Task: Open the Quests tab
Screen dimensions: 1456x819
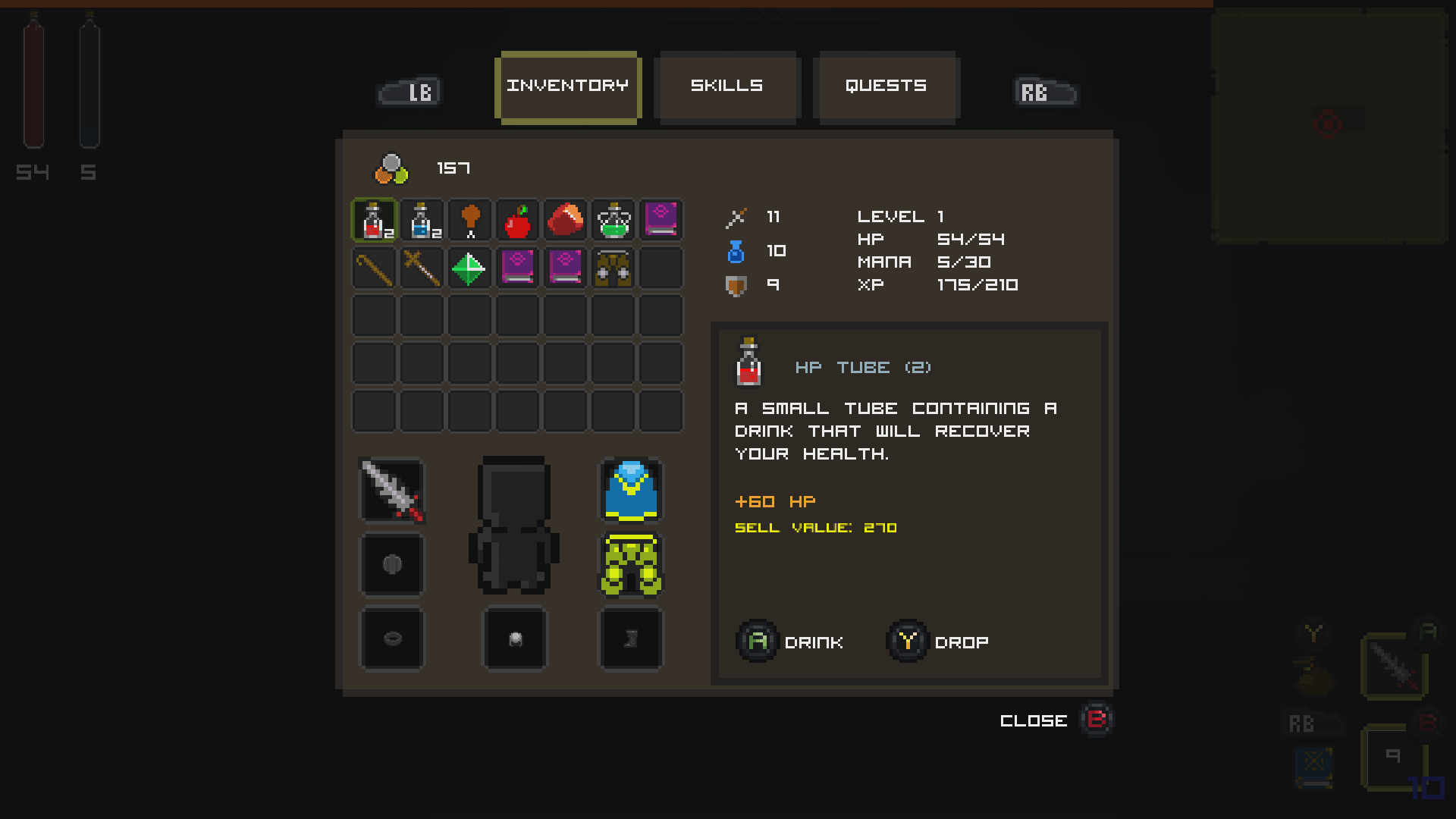Action: pos(886,86)
